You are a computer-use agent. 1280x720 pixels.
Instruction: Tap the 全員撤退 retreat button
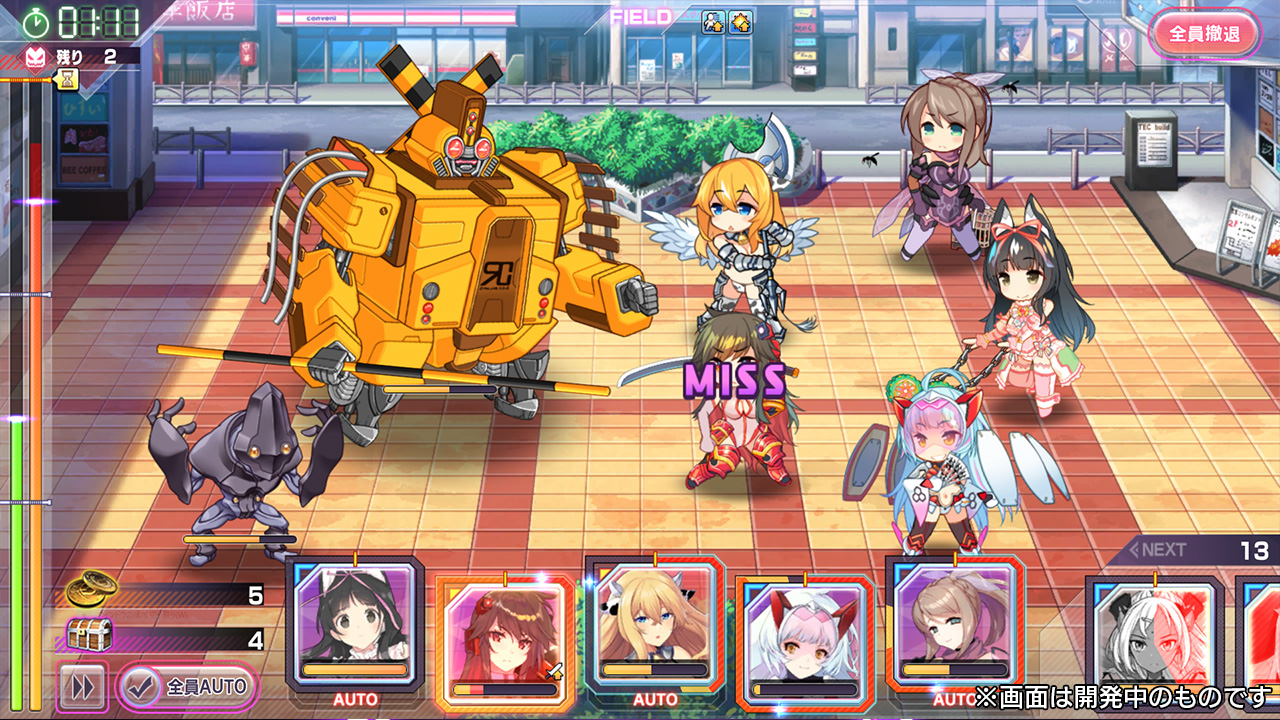point(1204,34)
